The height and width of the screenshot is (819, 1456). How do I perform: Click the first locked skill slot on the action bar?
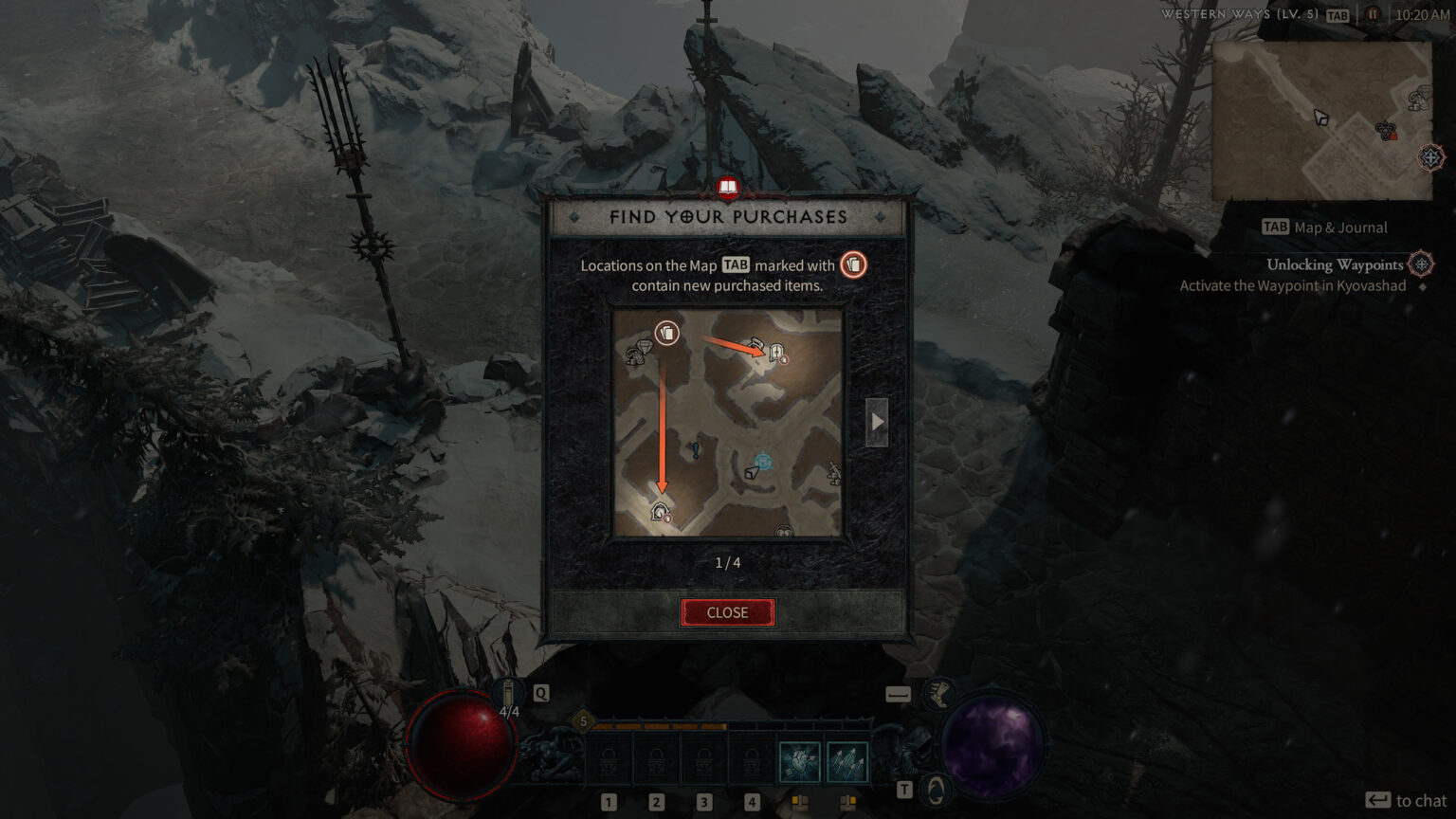(x=608, y=760)
